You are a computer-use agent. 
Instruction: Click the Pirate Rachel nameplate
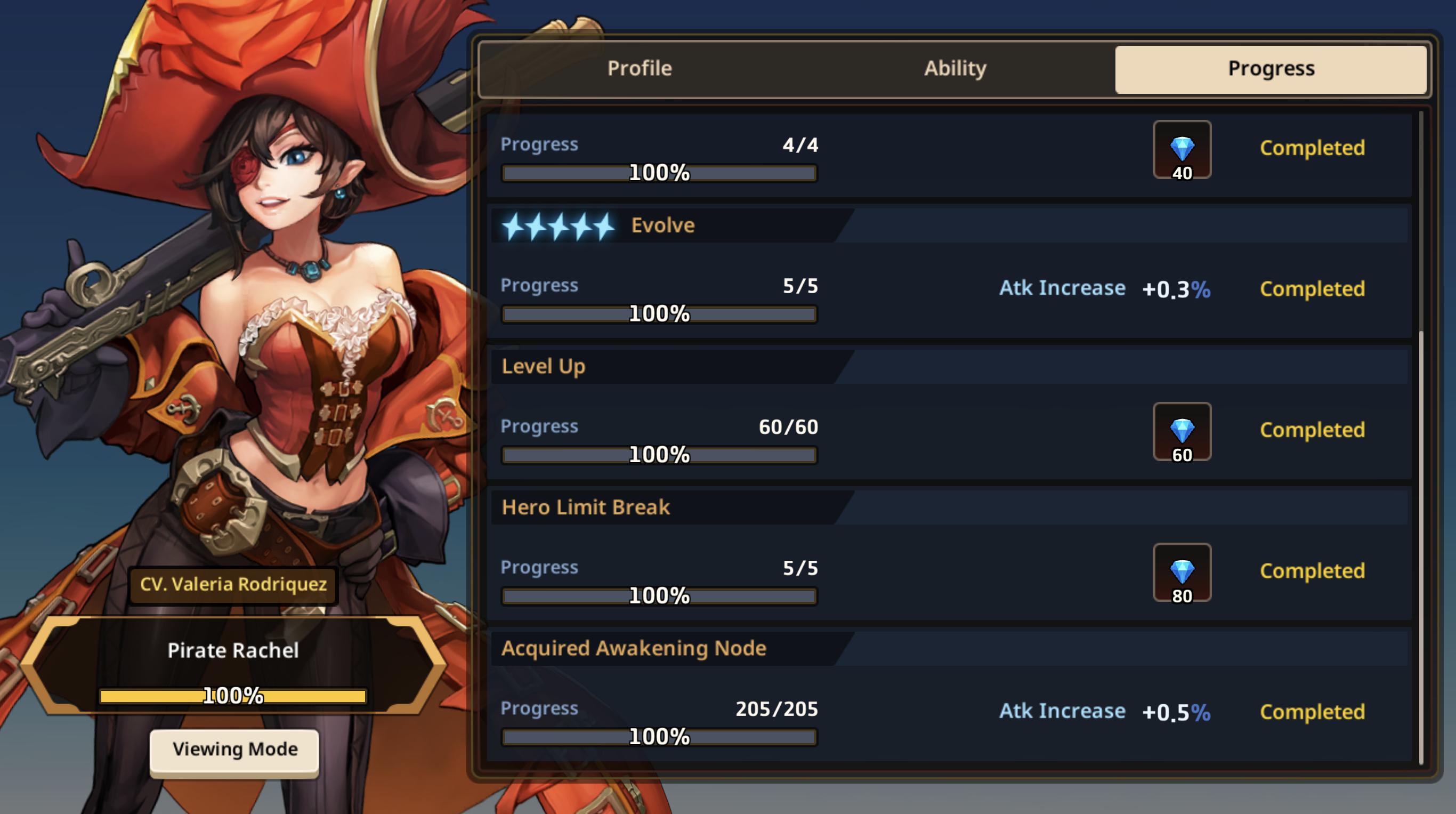pyautogui.click(x=233, y=651)
